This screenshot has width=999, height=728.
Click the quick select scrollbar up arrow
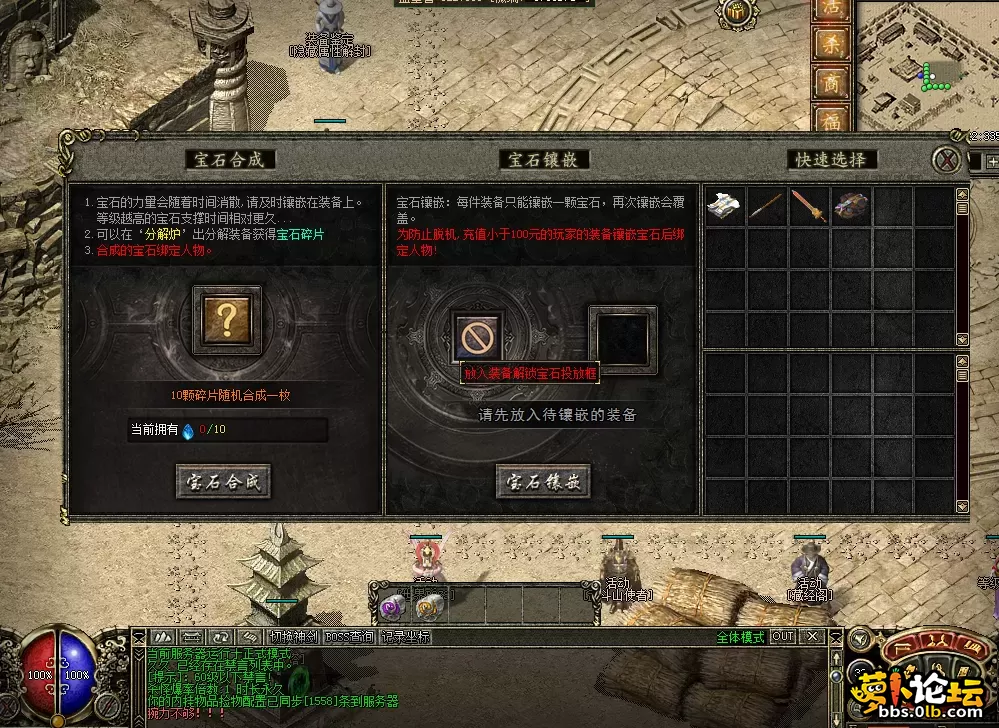click(x=962, y=194)
